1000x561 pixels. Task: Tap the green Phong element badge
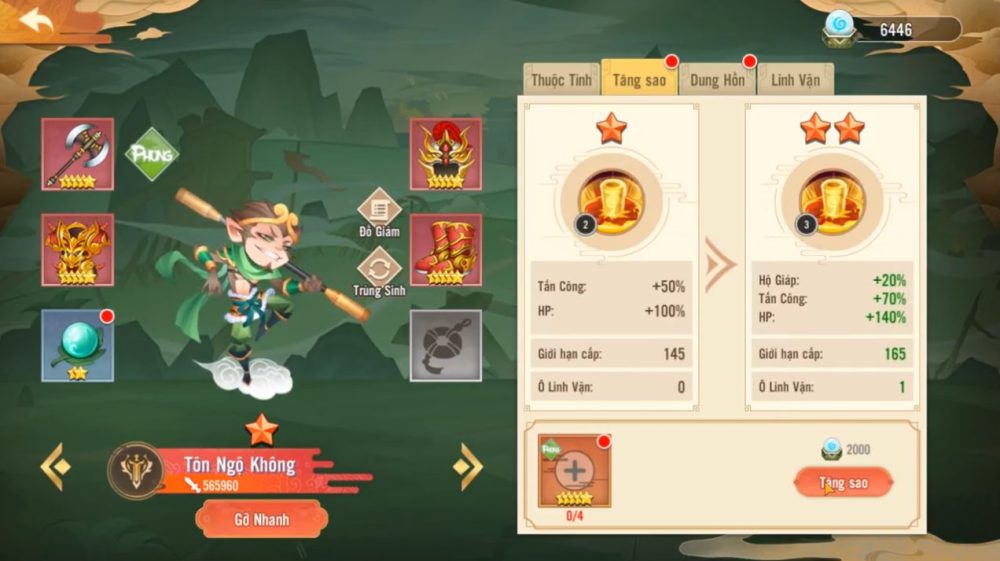[x=151, y=154]
